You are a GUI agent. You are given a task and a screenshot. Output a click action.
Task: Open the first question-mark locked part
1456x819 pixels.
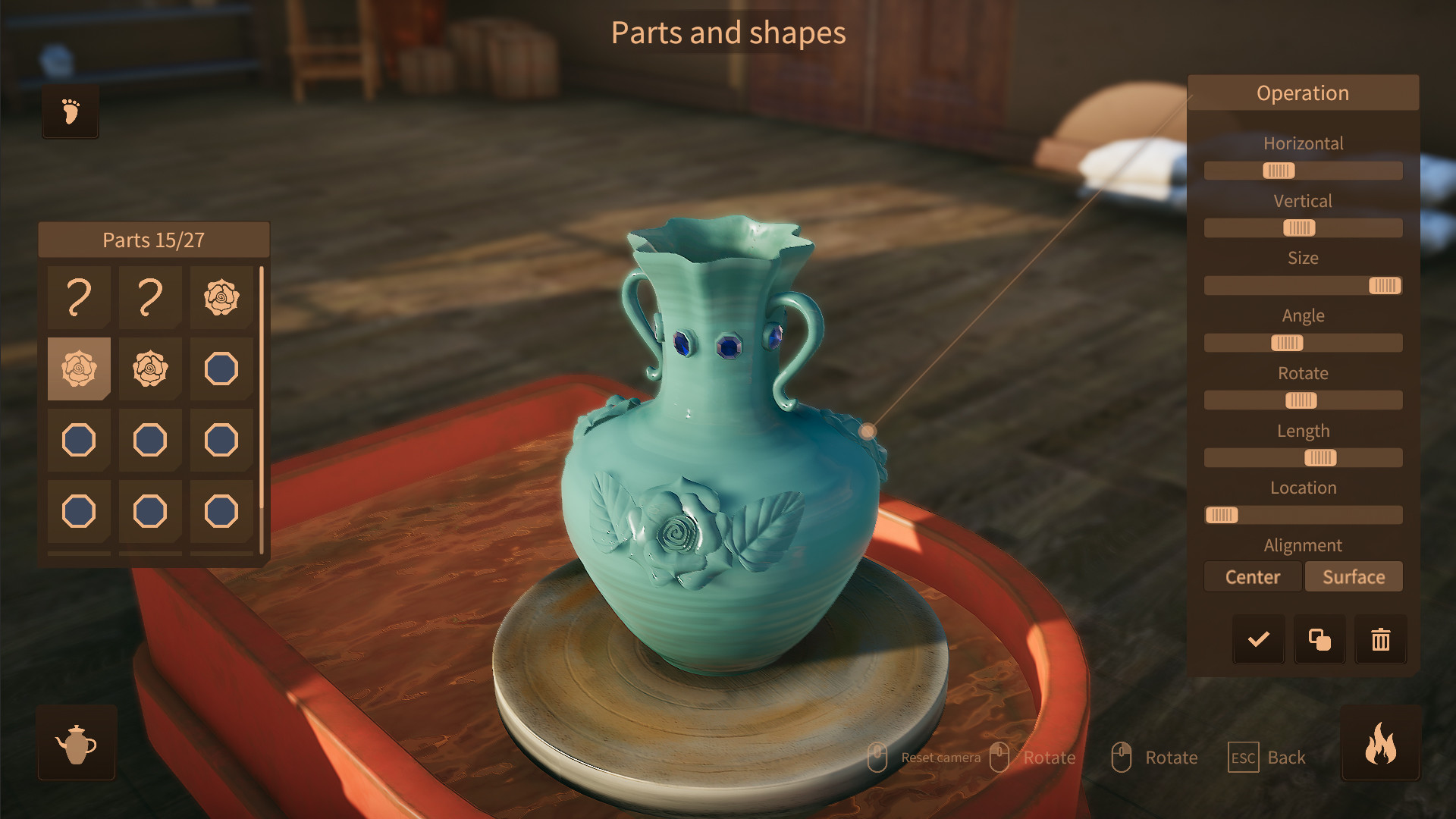pos(79,298)
